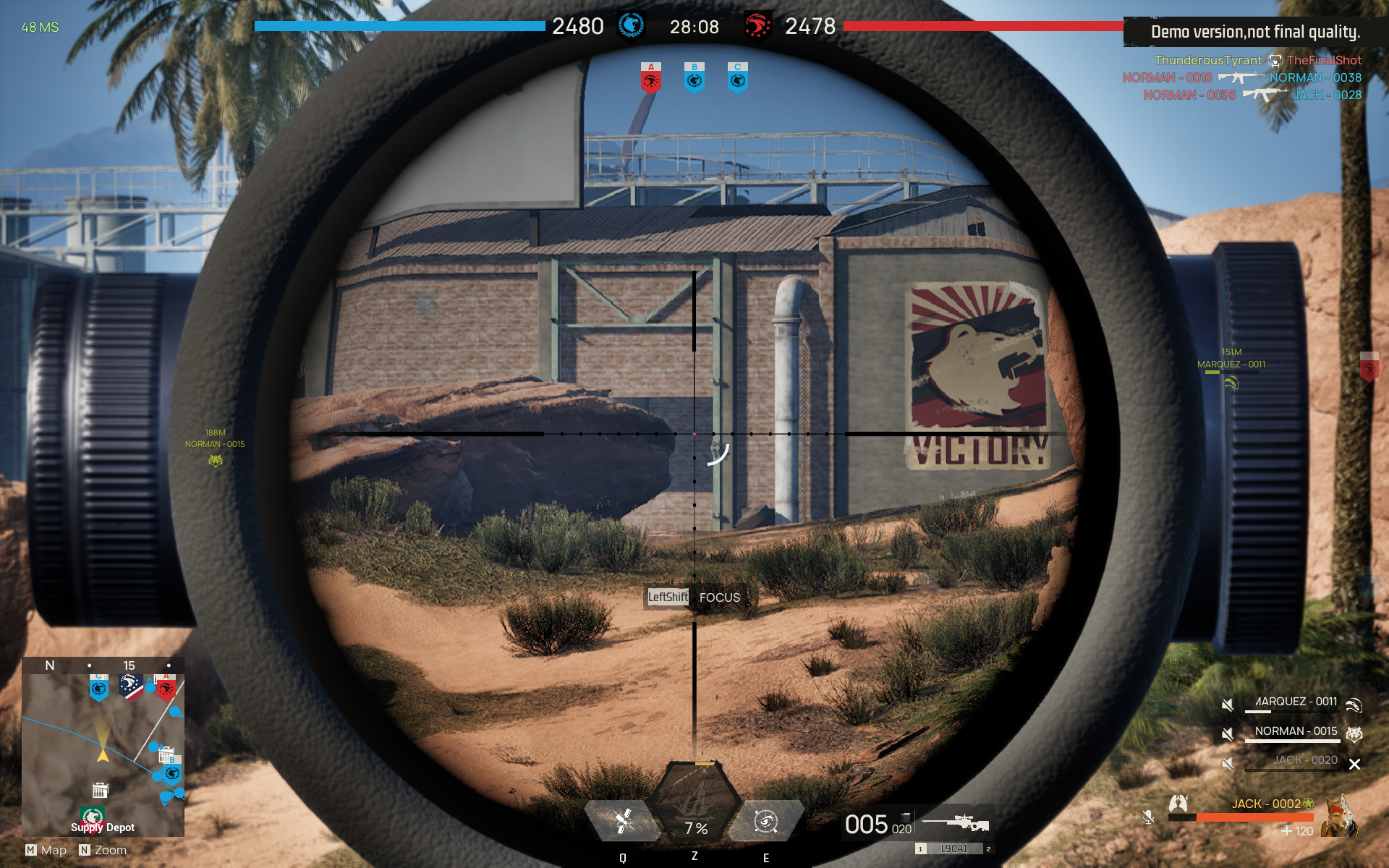Image resolution: width=1389 pixels, height=868 pixels.
Task: Select NORMAN - 0015 squad row
Action: tap(1295, 732)
